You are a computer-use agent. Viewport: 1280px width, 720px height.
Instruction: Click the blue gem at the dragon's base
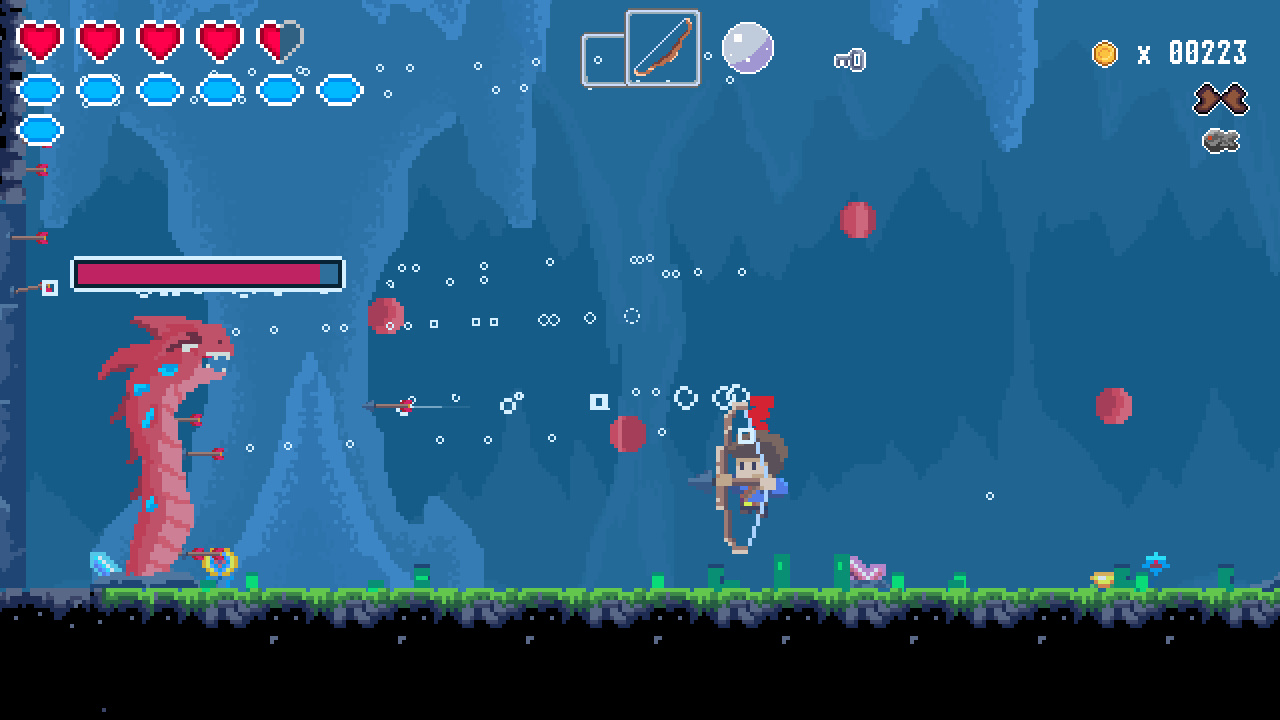(100, 562)
